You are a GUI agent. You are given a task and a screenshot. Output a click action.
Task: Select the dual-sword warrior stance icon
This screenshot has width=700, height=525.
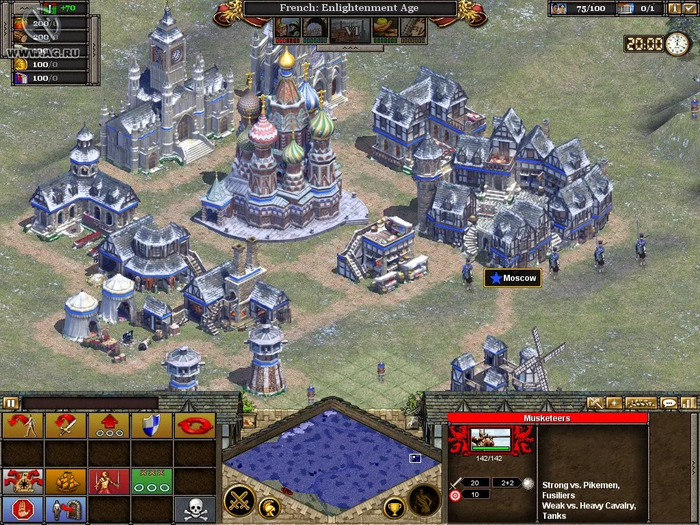(x=108, y=481)
